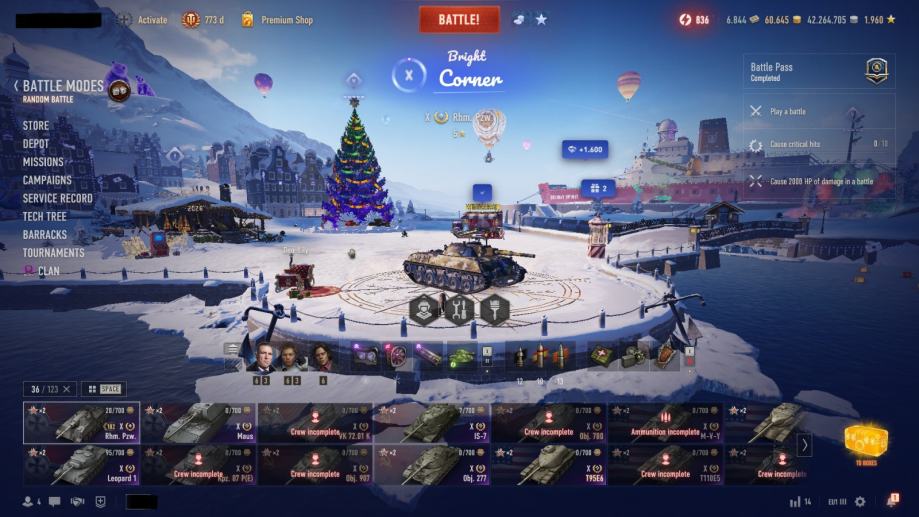919x517 pixels.
Task: Select the Maus tank in the carousel
Action: tap(198, 423)
